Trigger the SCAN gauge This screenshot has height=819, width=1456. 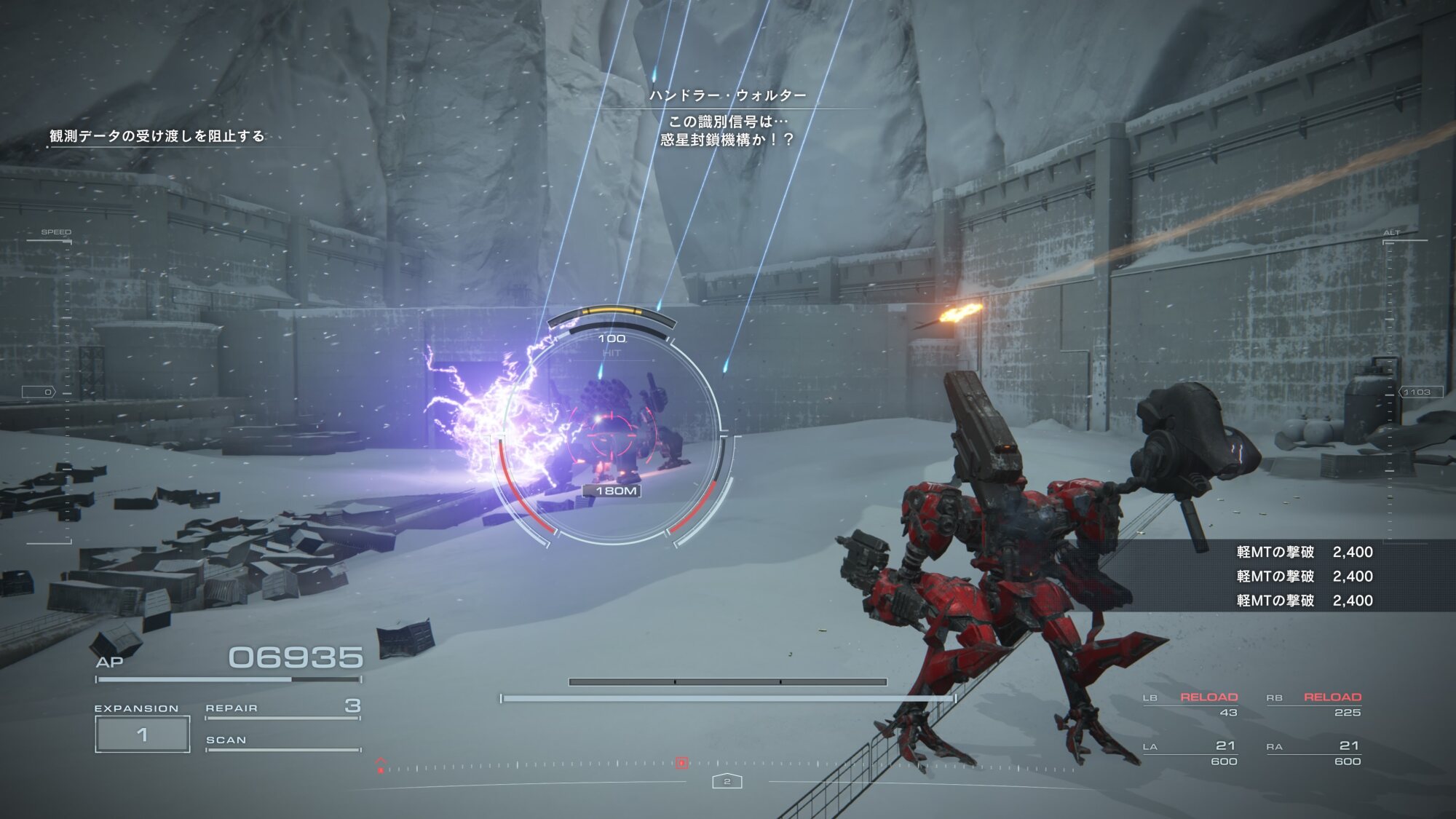282,742
